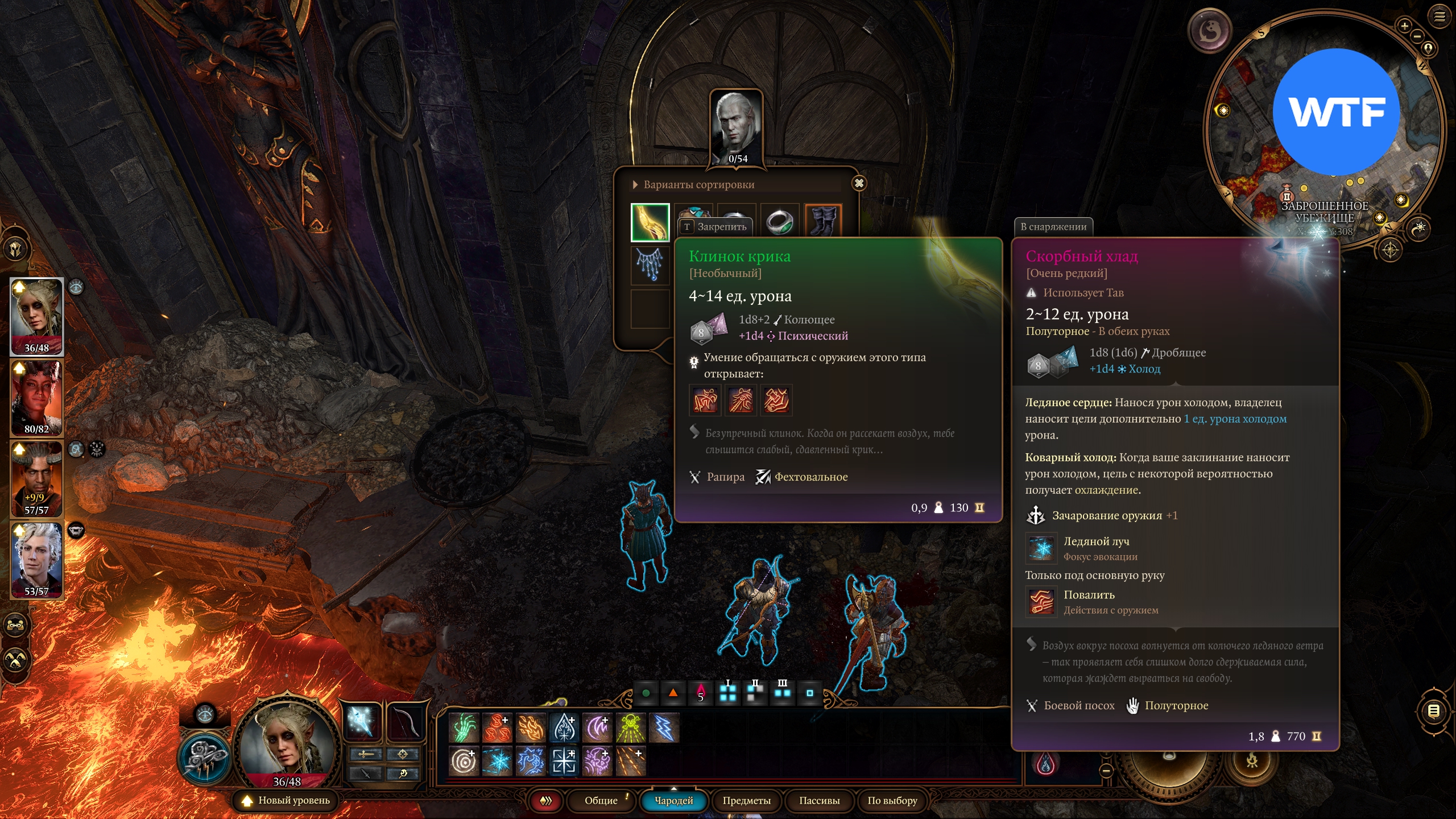Switch to the Пассивы tab

click(819, 801)
